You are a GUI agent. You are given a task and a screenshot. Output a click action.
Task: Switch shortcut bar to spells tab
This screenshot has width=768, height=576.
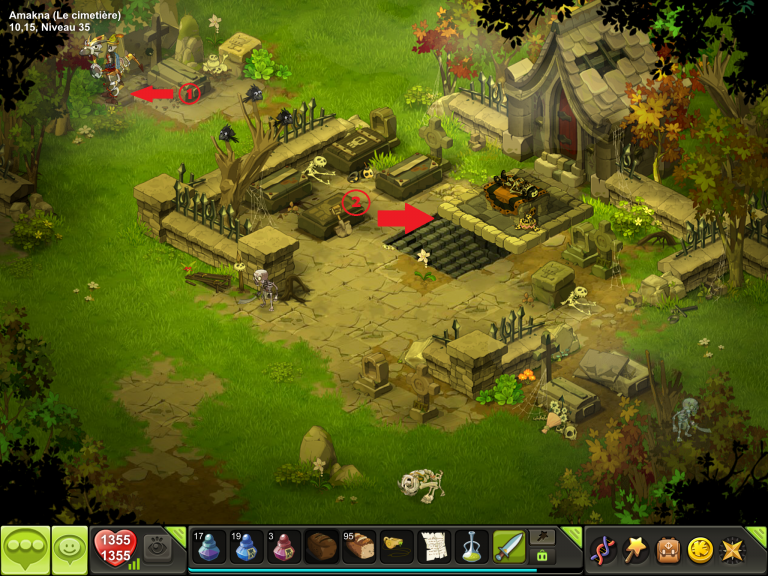(x=543, y=537)
